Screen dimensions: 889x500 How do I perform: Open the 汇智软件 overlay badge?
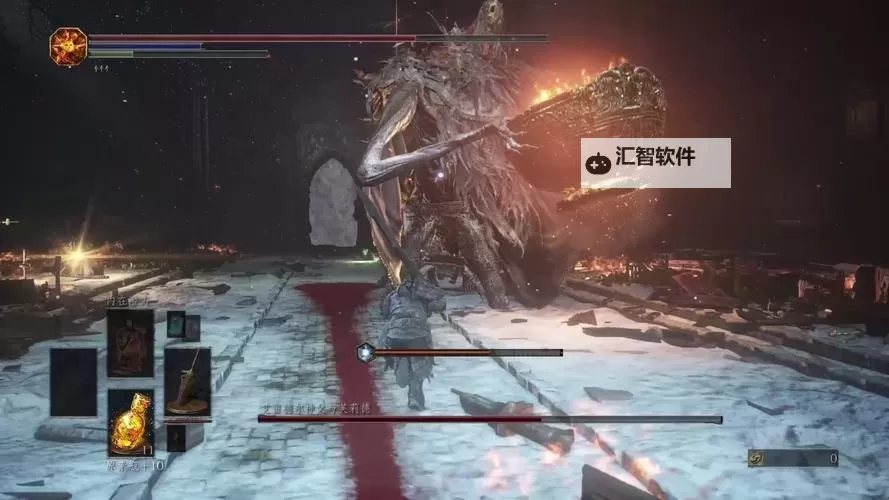(655, 162)
